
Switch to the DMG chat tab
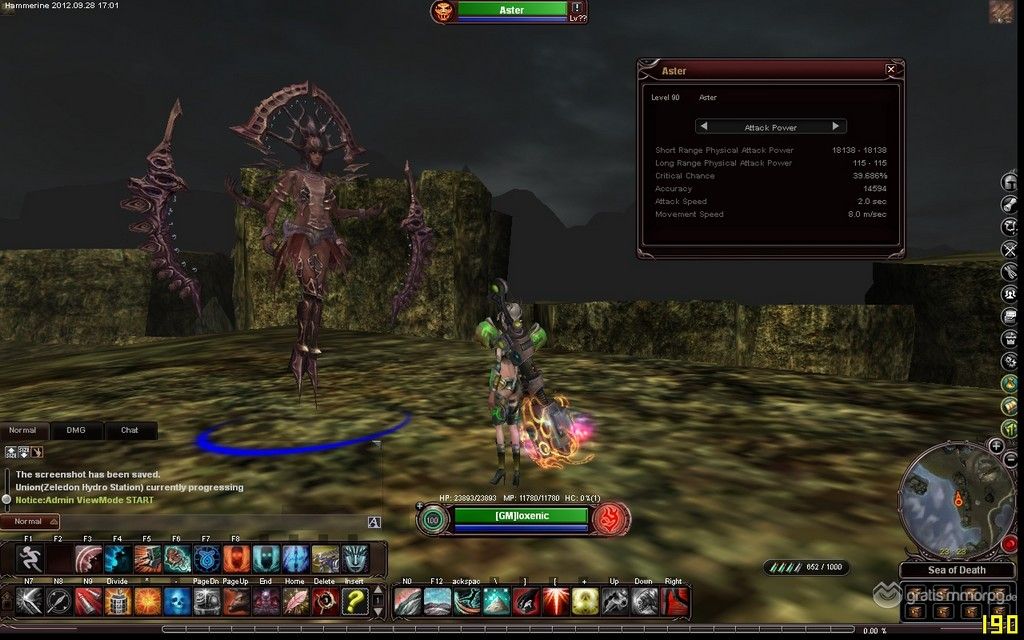coord(77,431)
